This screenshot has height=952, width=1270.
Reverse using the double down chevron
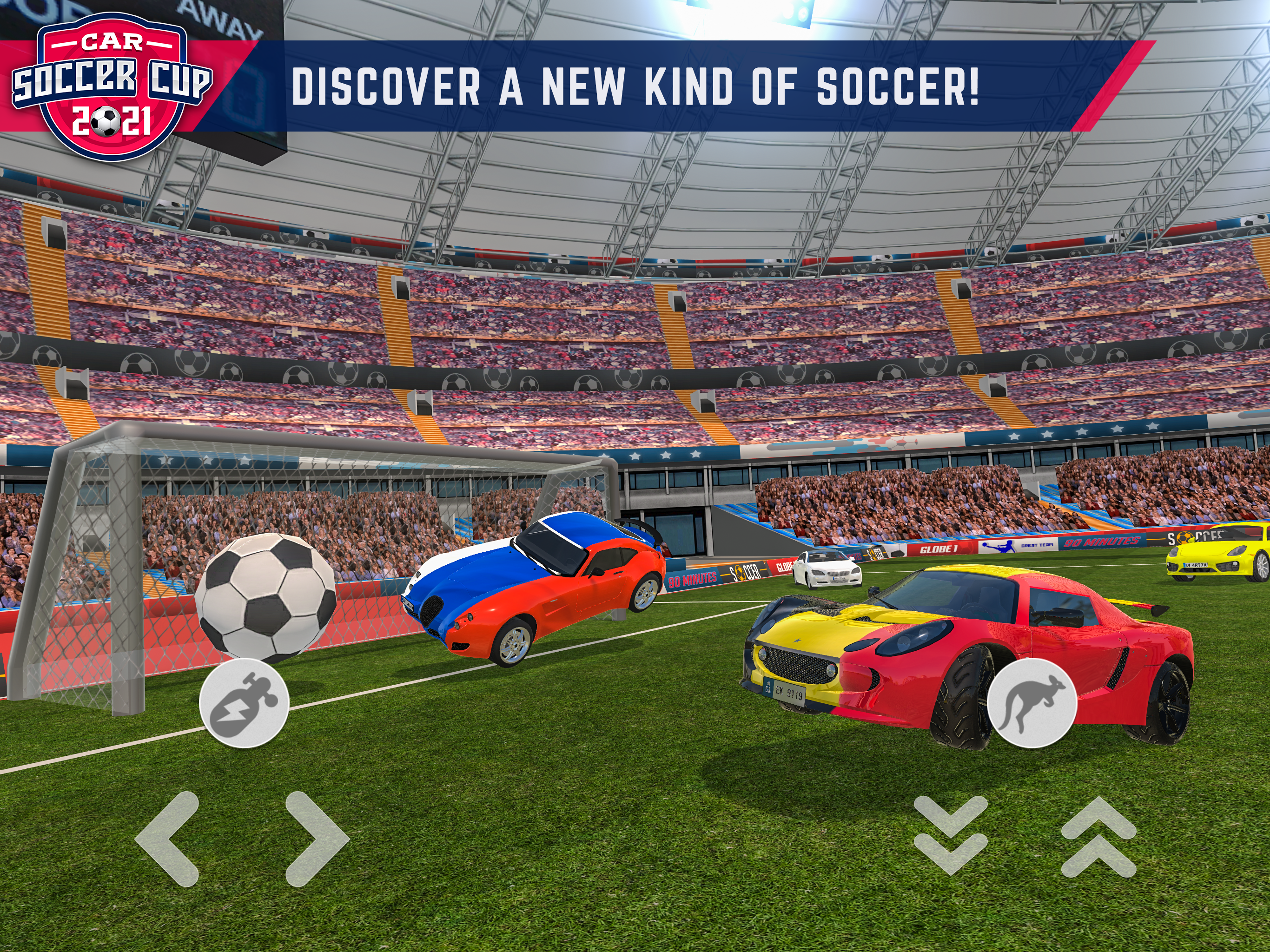[x=950, y=835]
